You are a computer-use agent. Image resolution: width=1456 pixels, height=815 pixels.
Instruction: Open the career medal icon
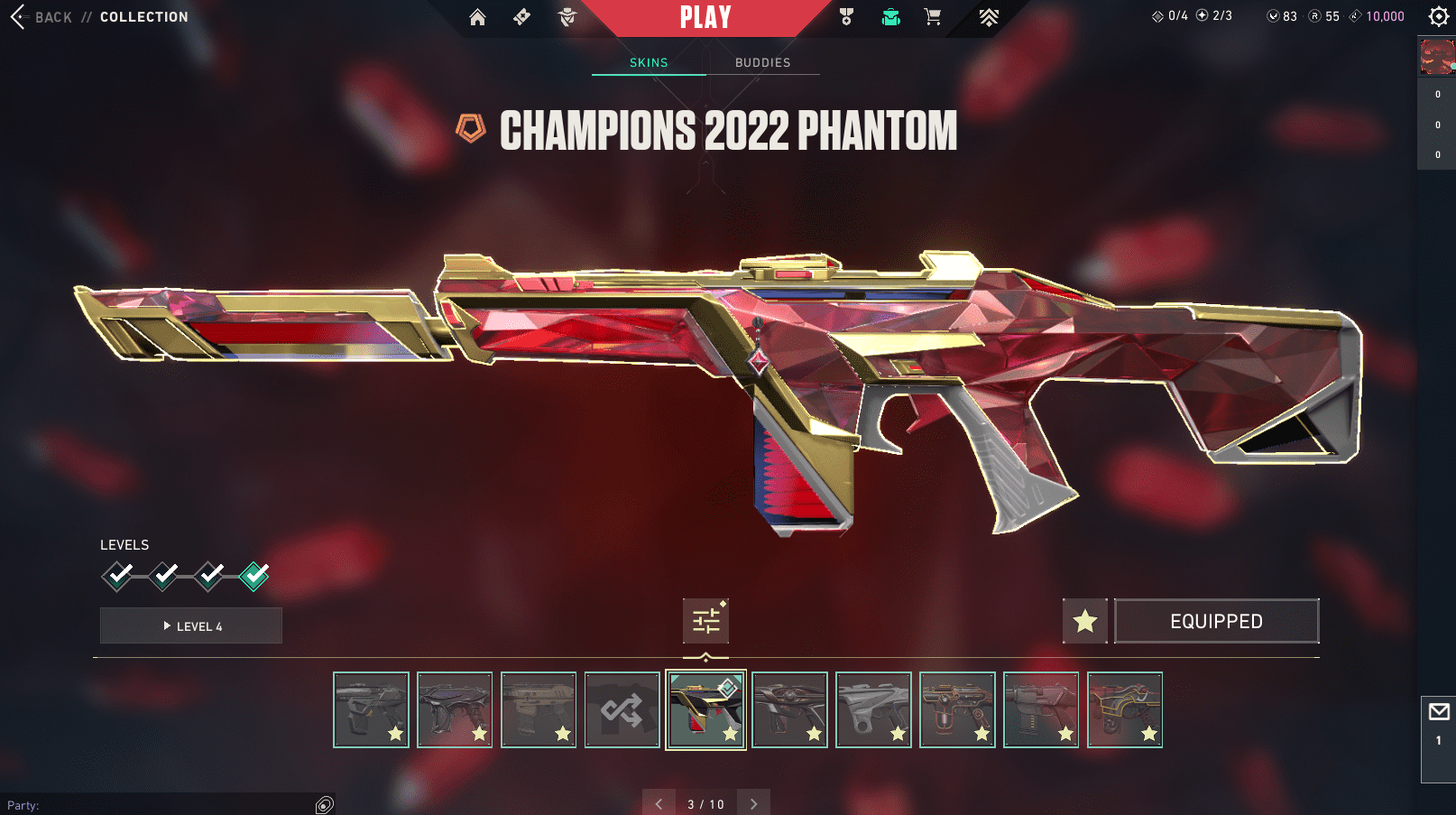[846, 17]
